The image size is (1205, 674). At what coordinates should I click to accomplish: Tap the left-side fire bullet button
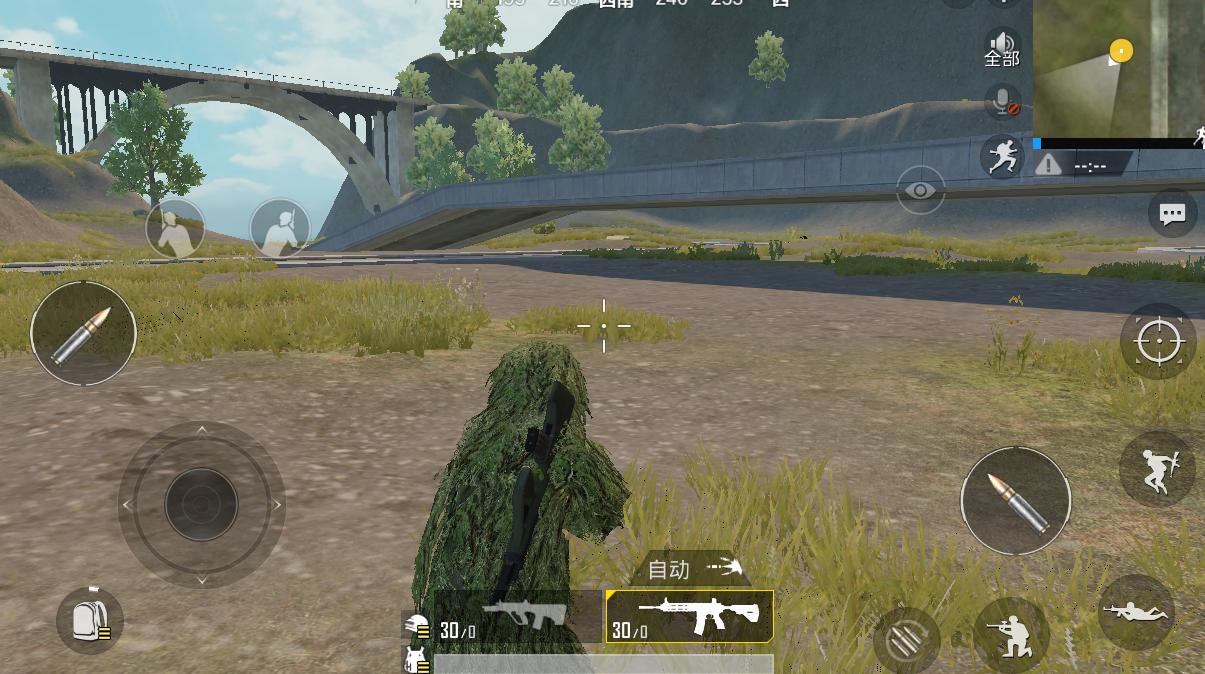click(83, 333)
